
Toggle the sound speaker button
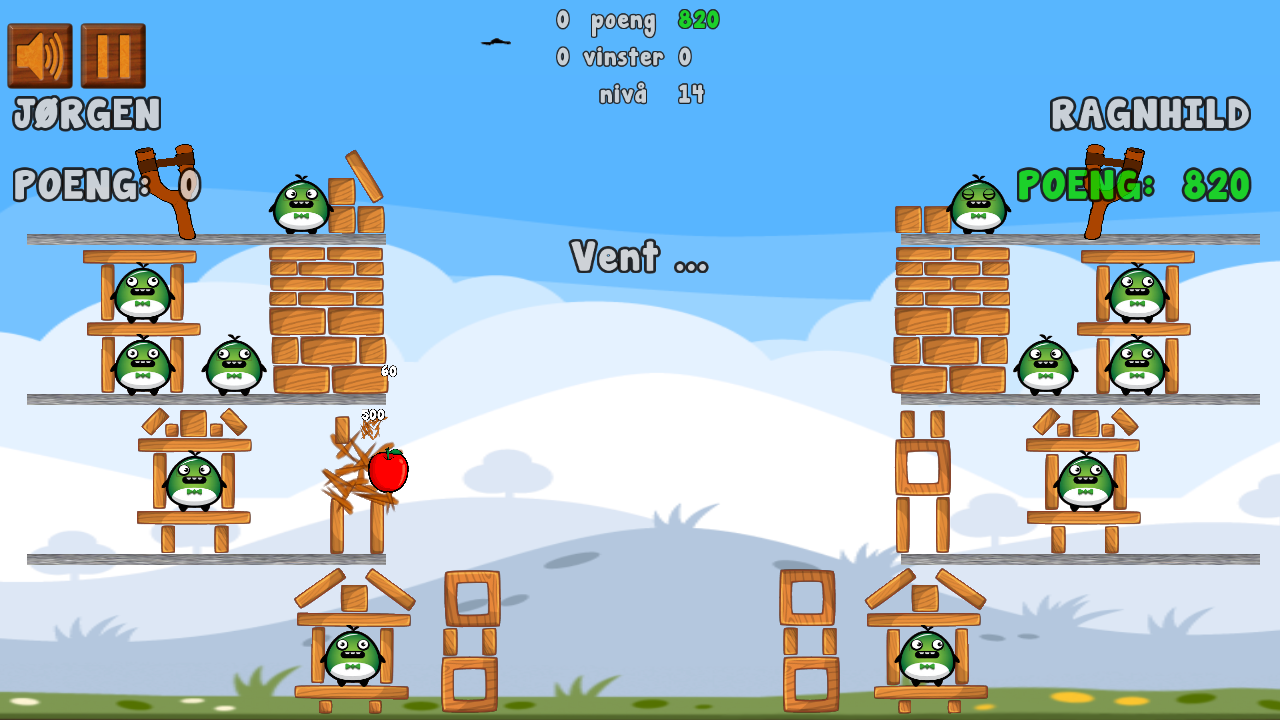40,56
